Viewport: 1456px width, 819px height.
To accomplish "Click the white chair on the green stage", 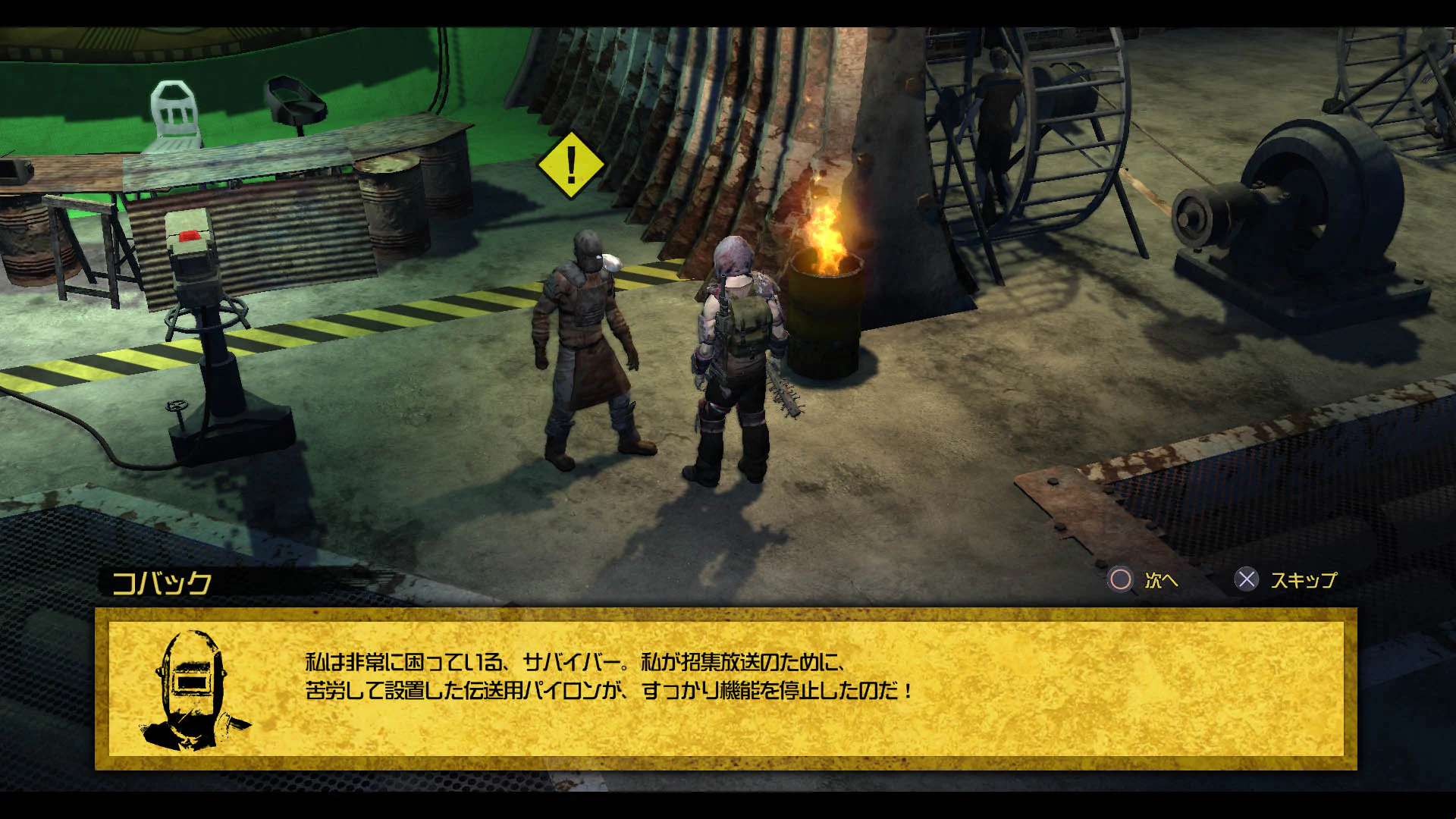I will [174, 110].
